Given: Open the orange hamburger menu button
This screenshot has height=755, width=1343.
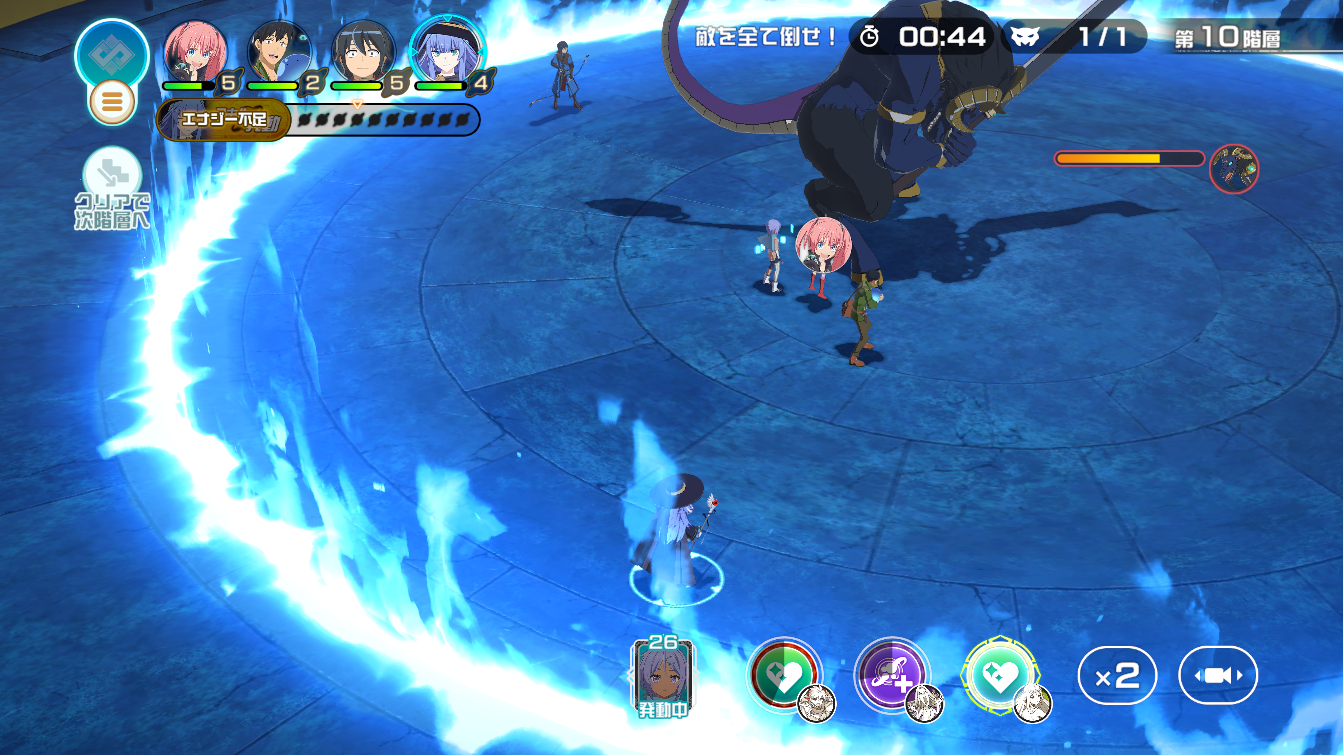Looking at the screenshot, I should point(112,102).
